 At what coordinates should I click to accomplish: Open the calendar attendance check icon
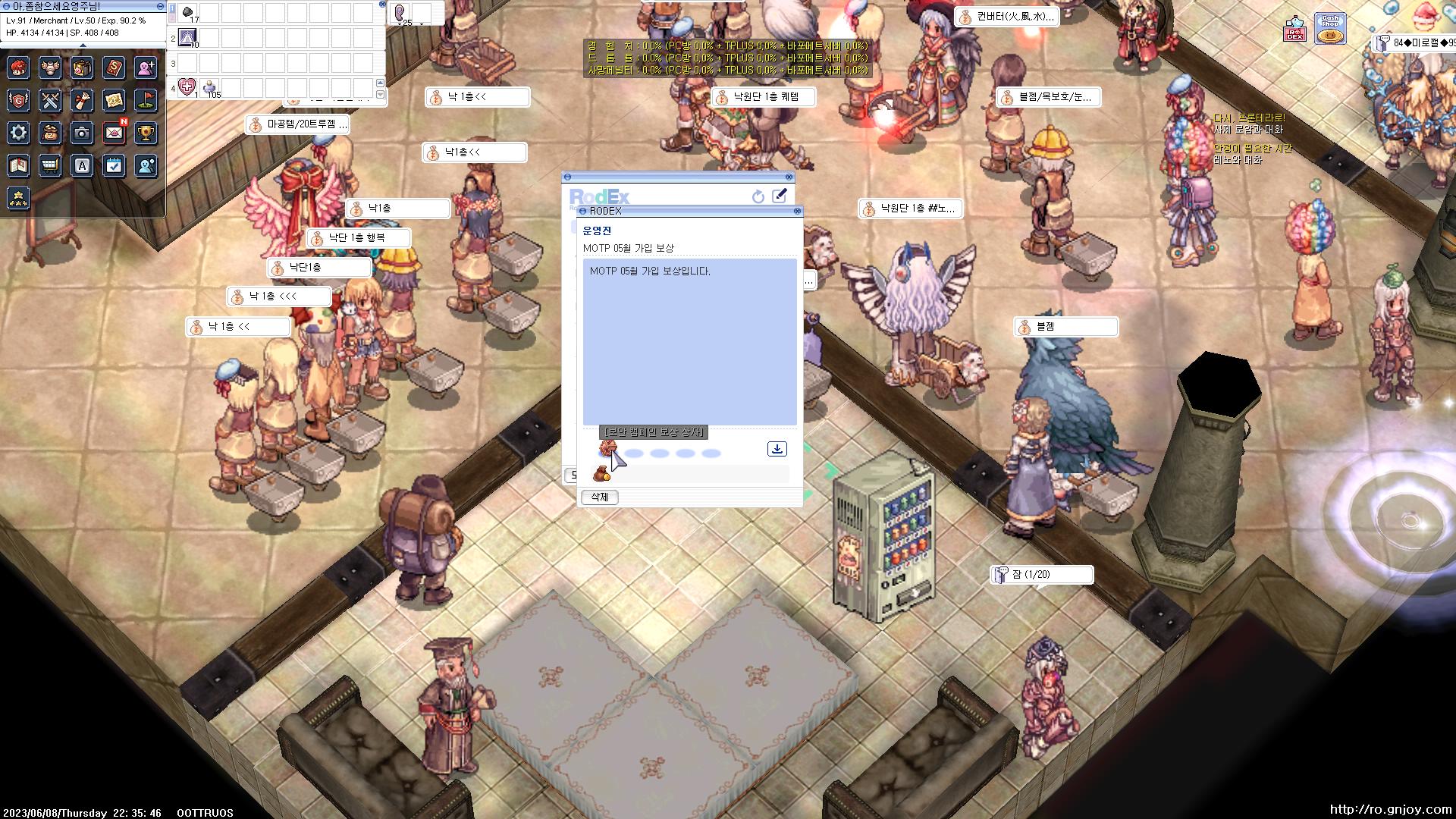click(x=115, y=165)
